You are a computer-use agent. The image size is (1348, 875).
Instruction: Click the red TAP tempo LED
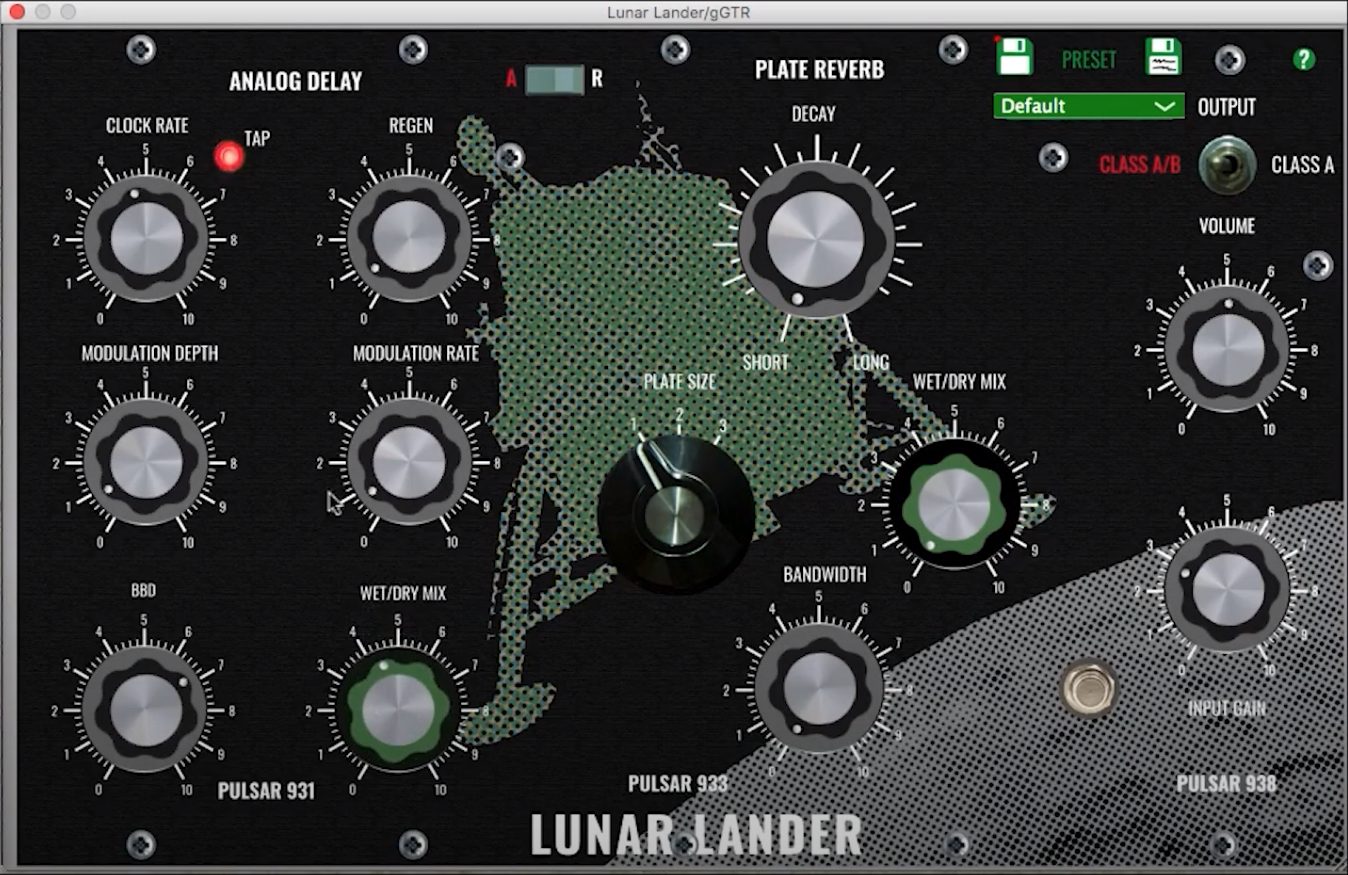[x=229, y=157]
